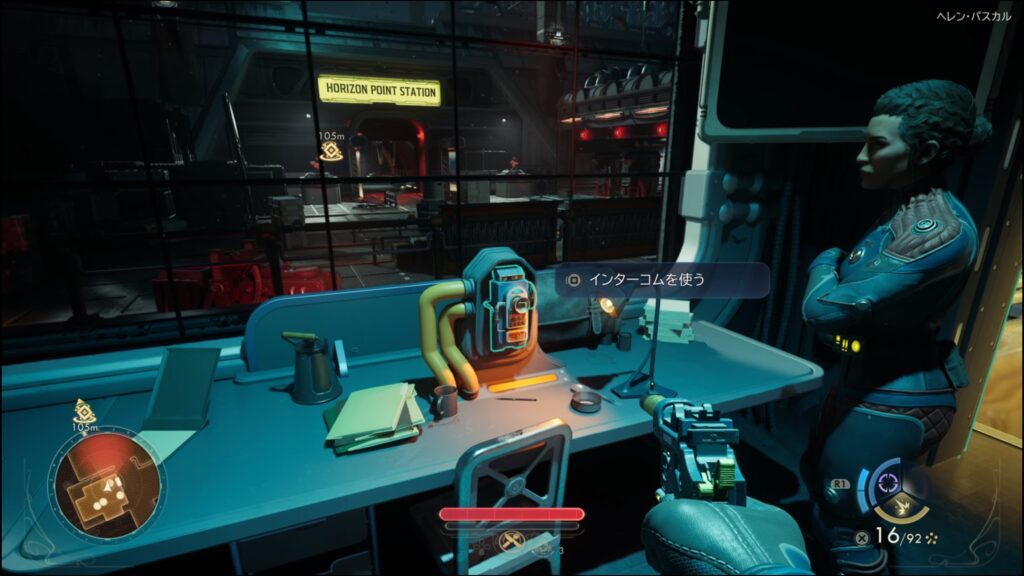Activate the gadget ability wheel icon

[884, 483]
